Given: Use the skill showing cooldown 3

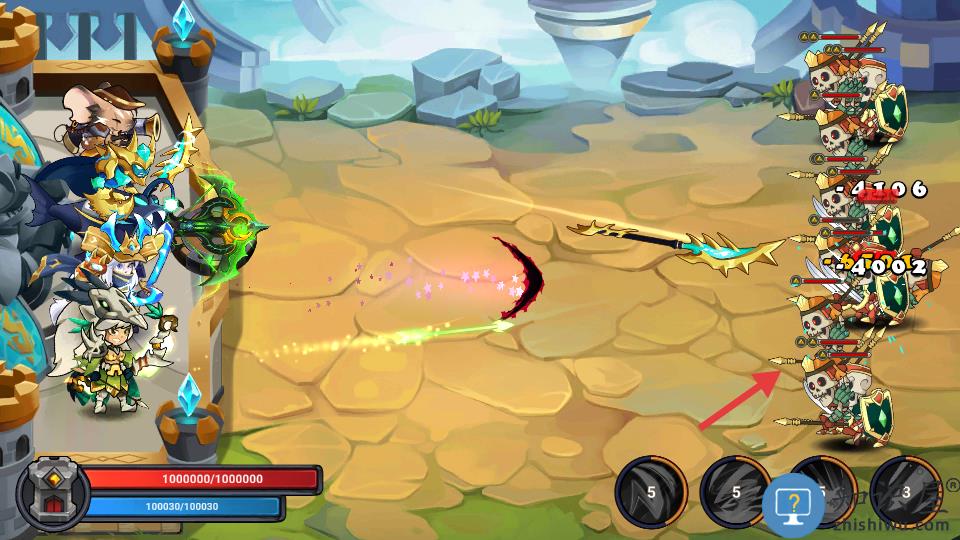Looking at the screenshot, I should coord(906,492).
